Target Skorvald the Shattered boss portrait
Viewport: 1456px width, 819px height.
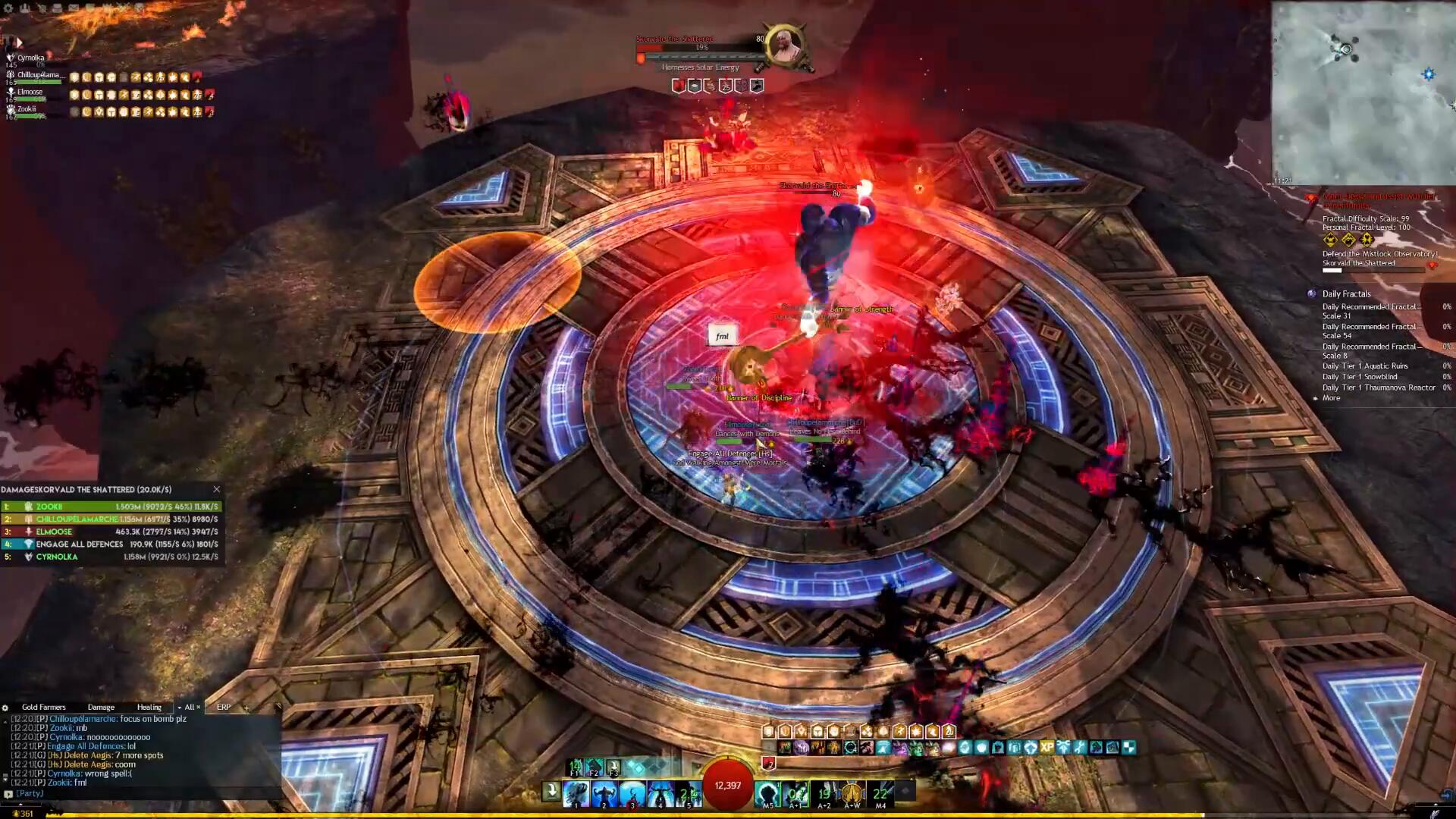click(786, 47)
